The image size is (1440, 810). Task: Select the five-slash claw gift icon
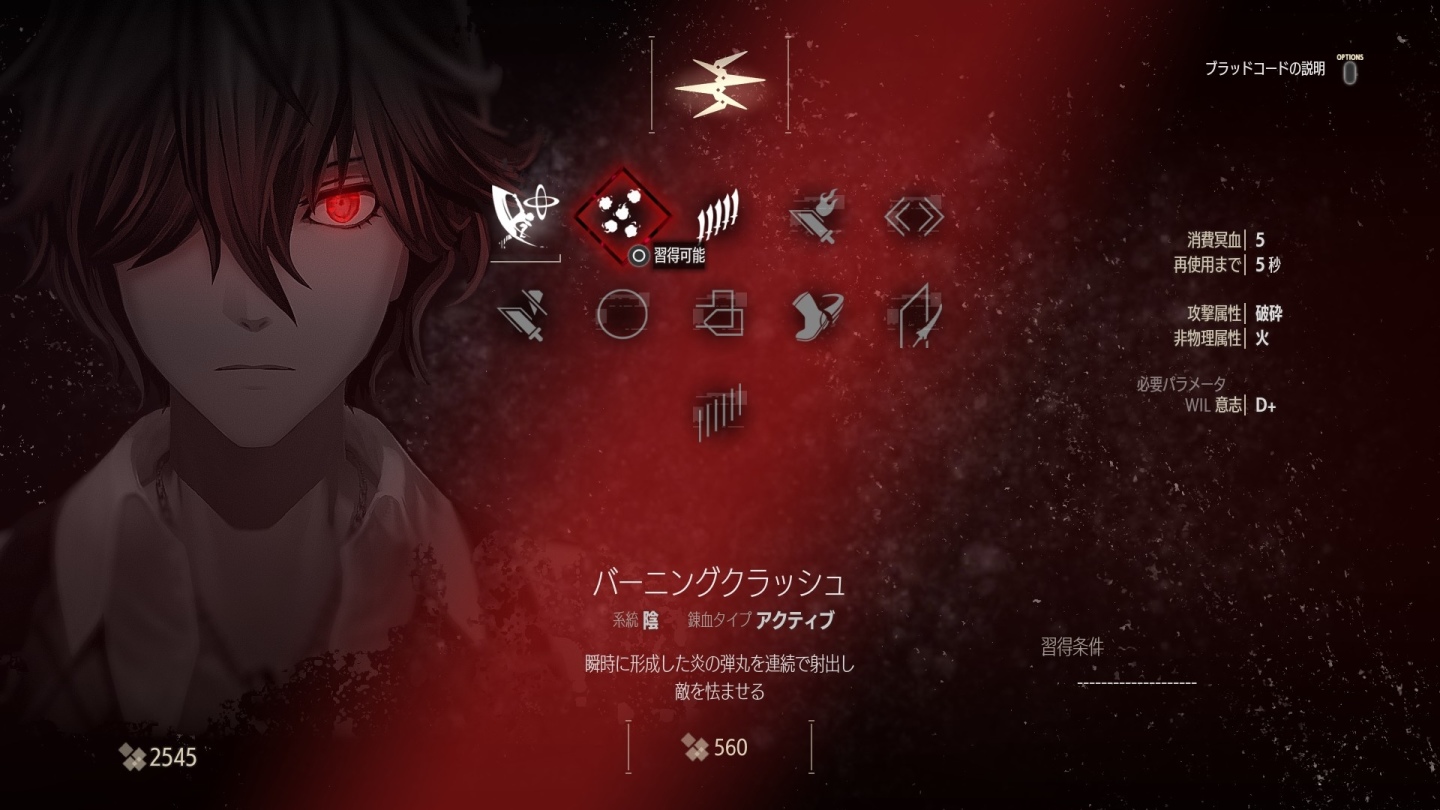tap(718, 215)
